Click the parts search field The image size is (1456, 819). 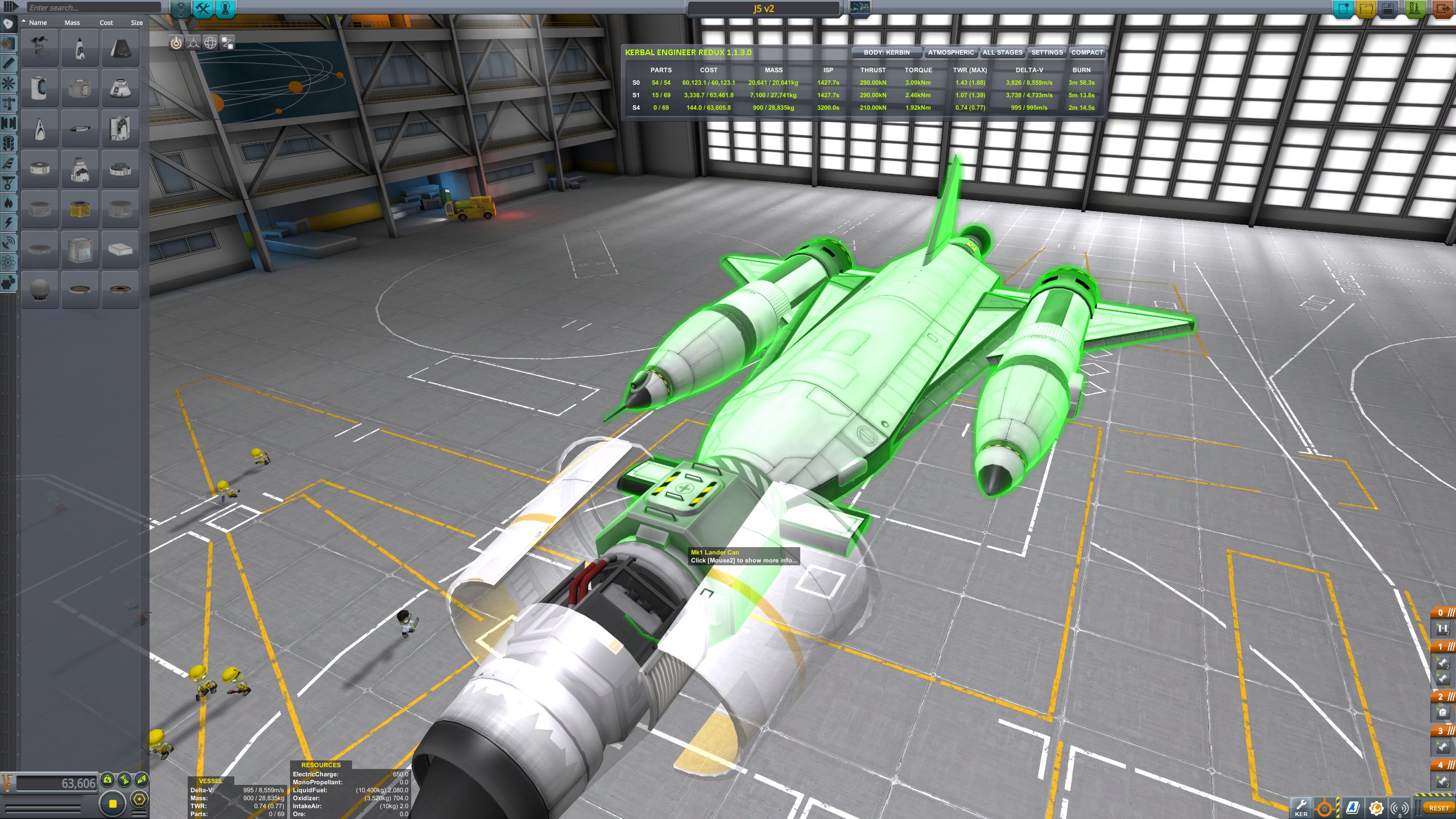(94, 8)
